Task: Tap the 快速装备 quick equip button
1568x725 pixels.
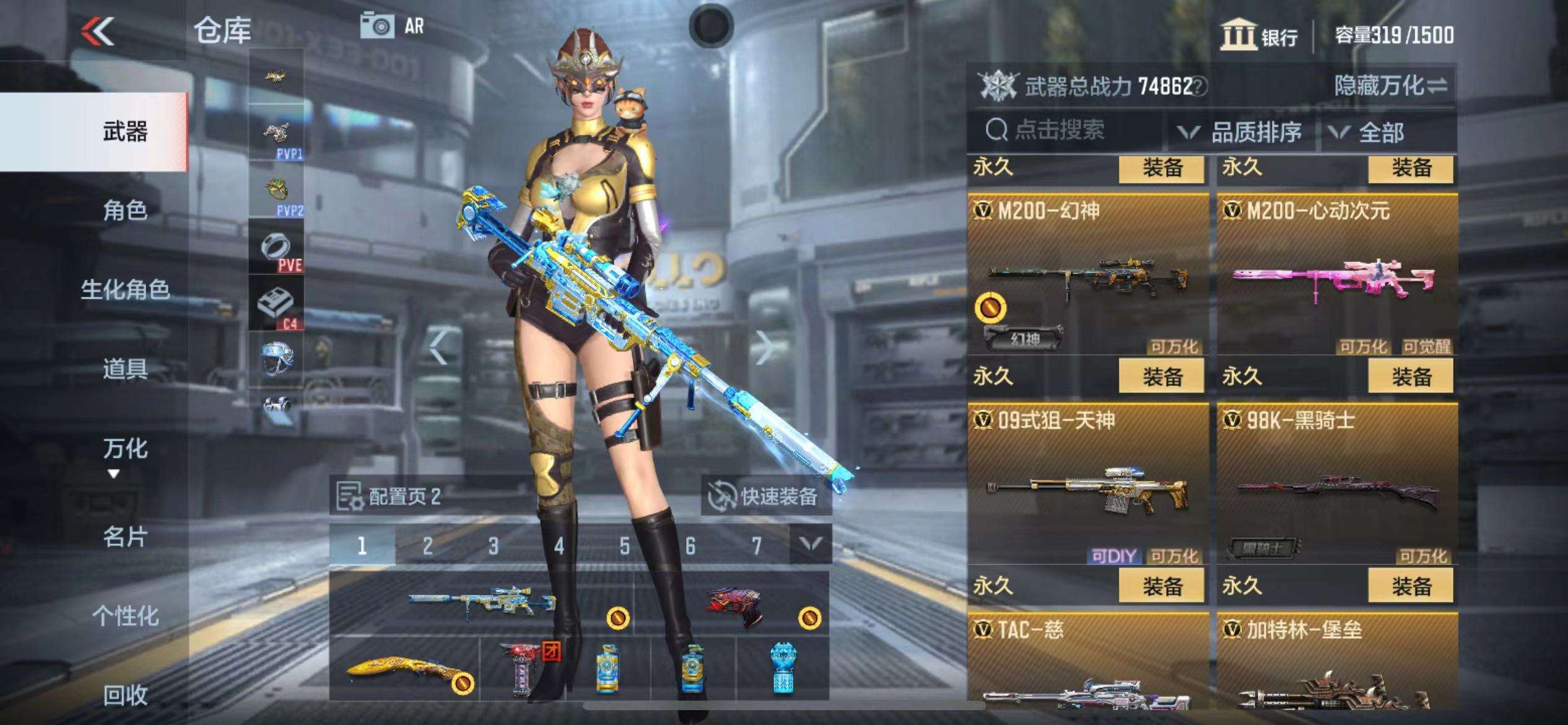Action: pyautogui.click(x=765, y=496)
